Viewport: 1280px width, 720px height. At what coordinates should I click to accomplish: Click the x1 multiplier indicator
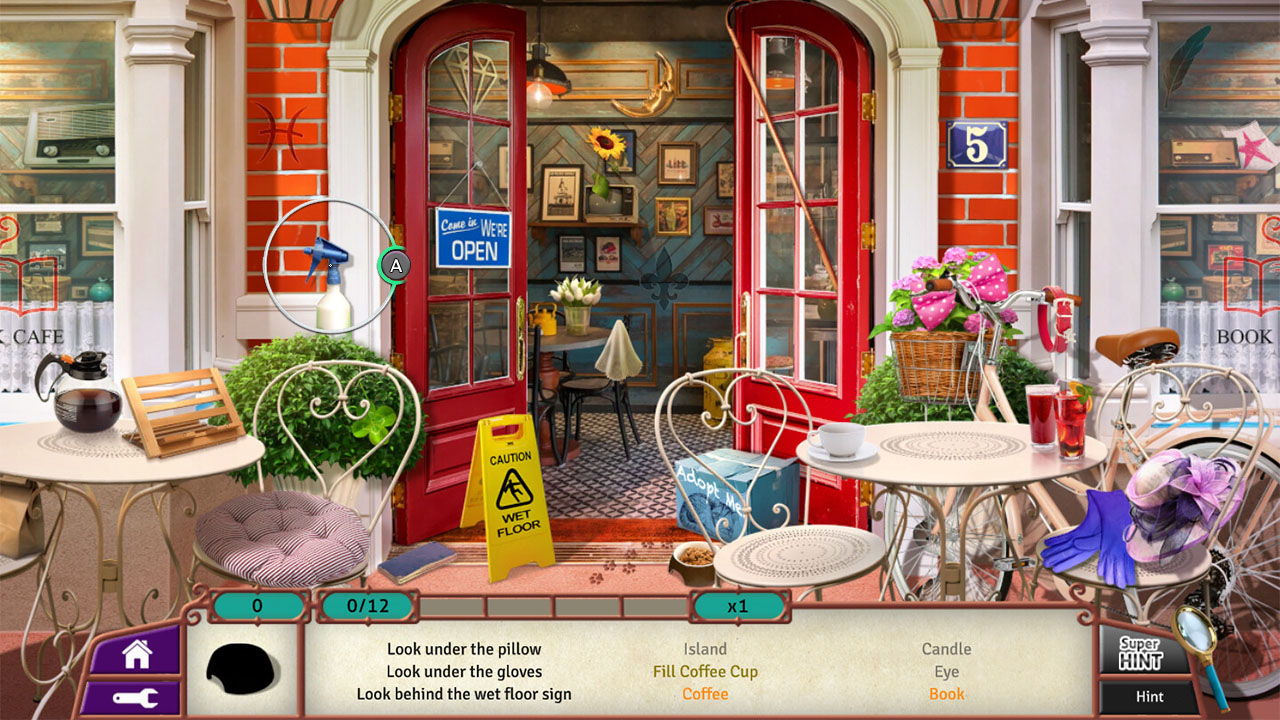point(742,604)
